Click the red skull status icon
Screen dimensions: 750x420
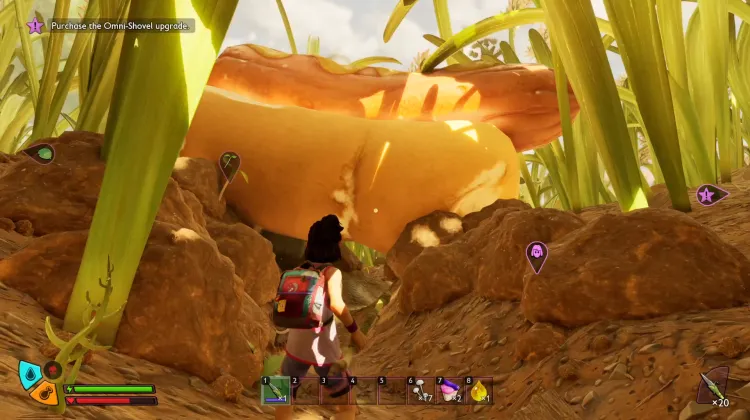tap(52, 370)
